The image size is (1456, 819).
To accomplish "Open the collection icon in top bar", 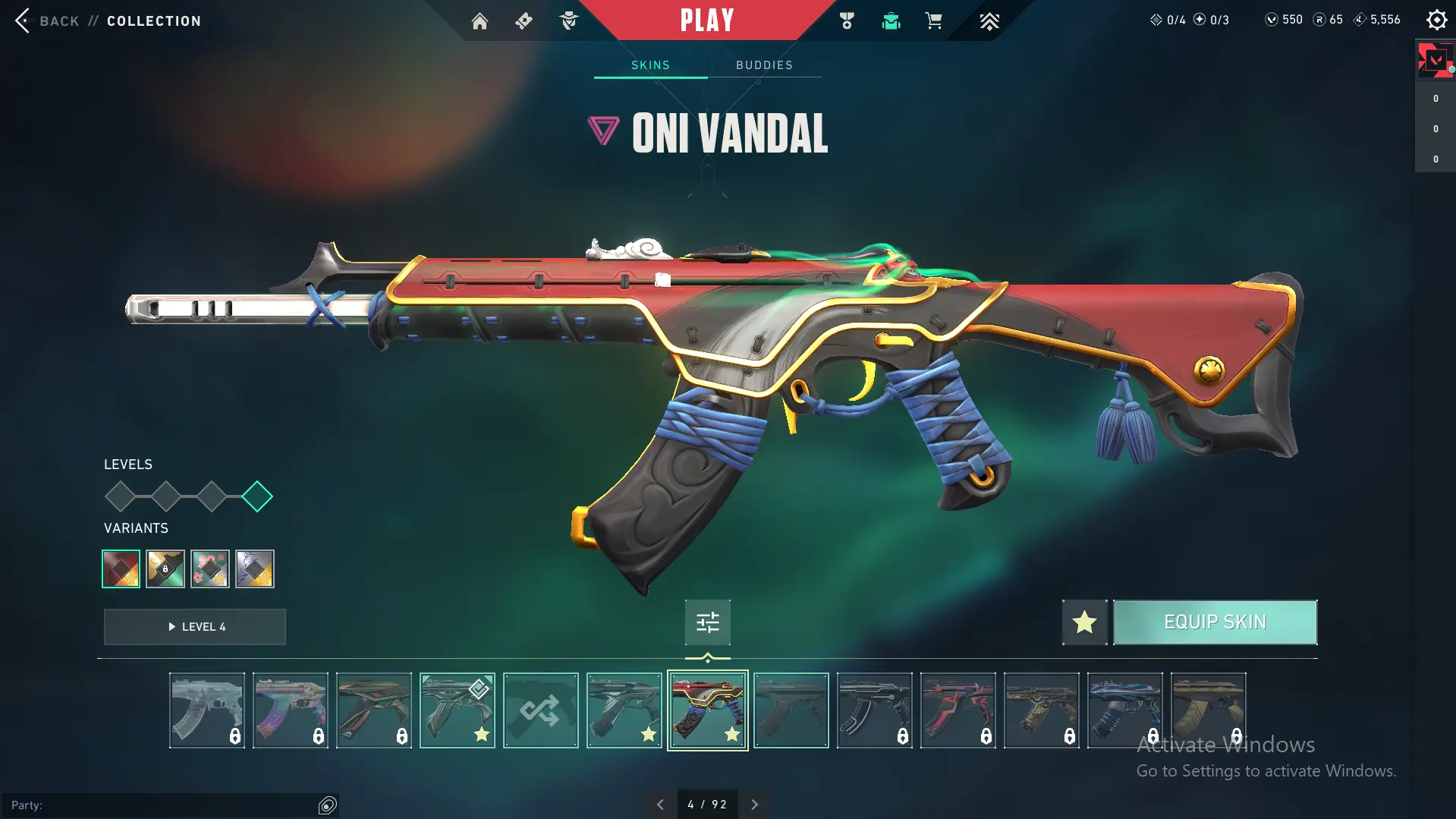I will 891,21.
